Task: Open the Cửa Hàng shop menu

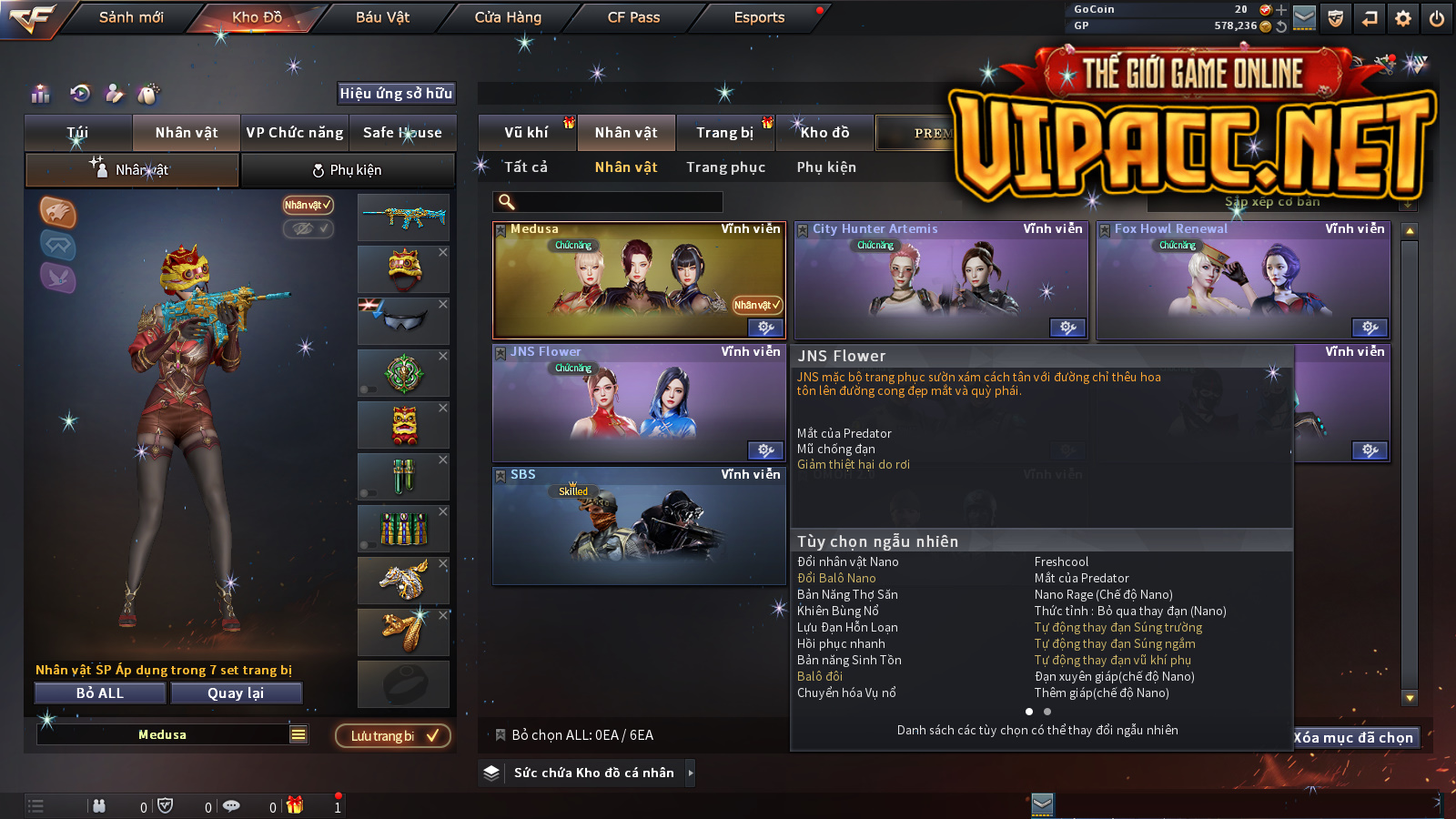Action: 508,17
